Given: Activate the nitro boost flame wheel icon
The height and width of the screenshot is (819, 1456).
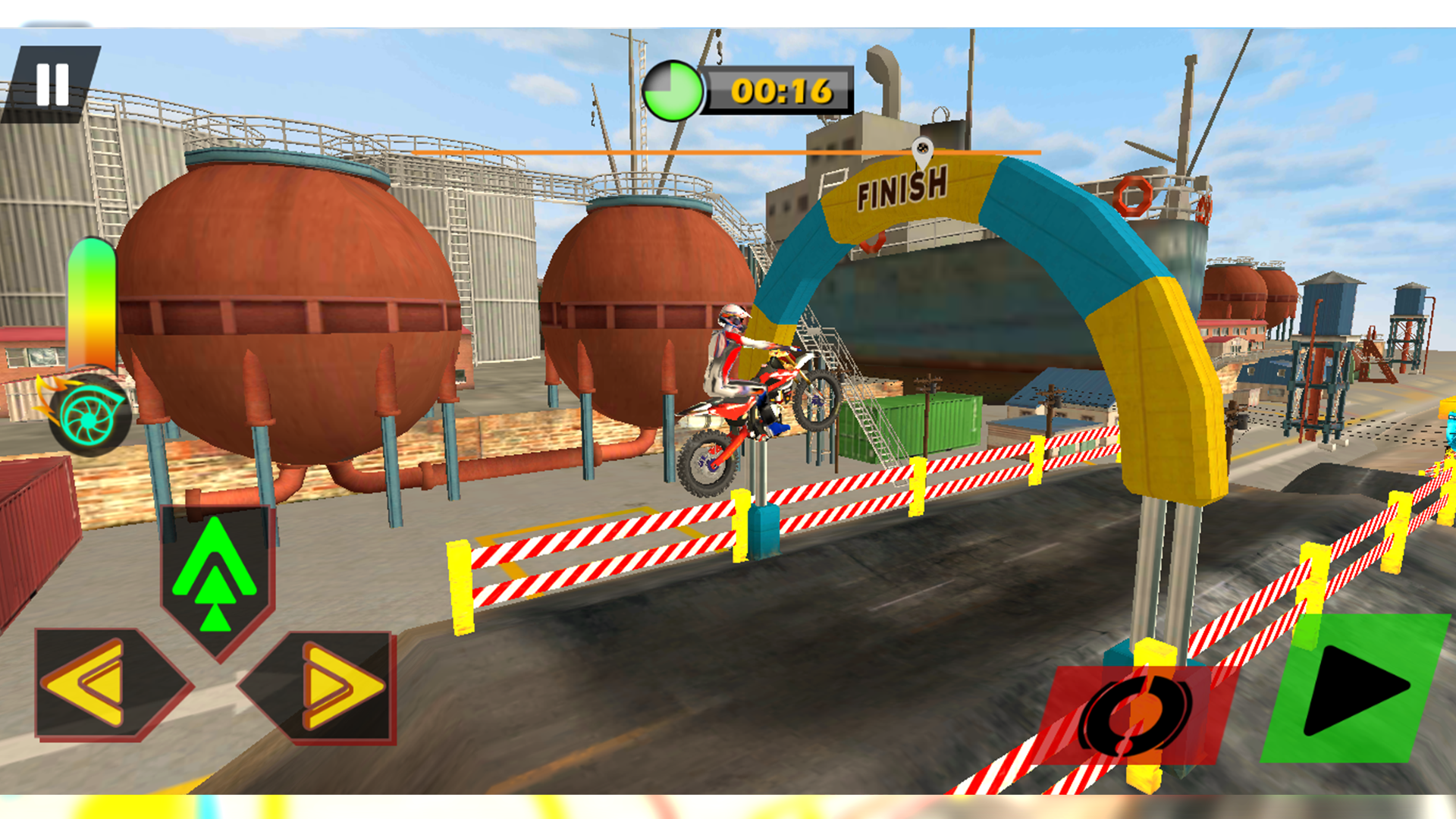Looking at the screenshot, I should pos(91,413).
